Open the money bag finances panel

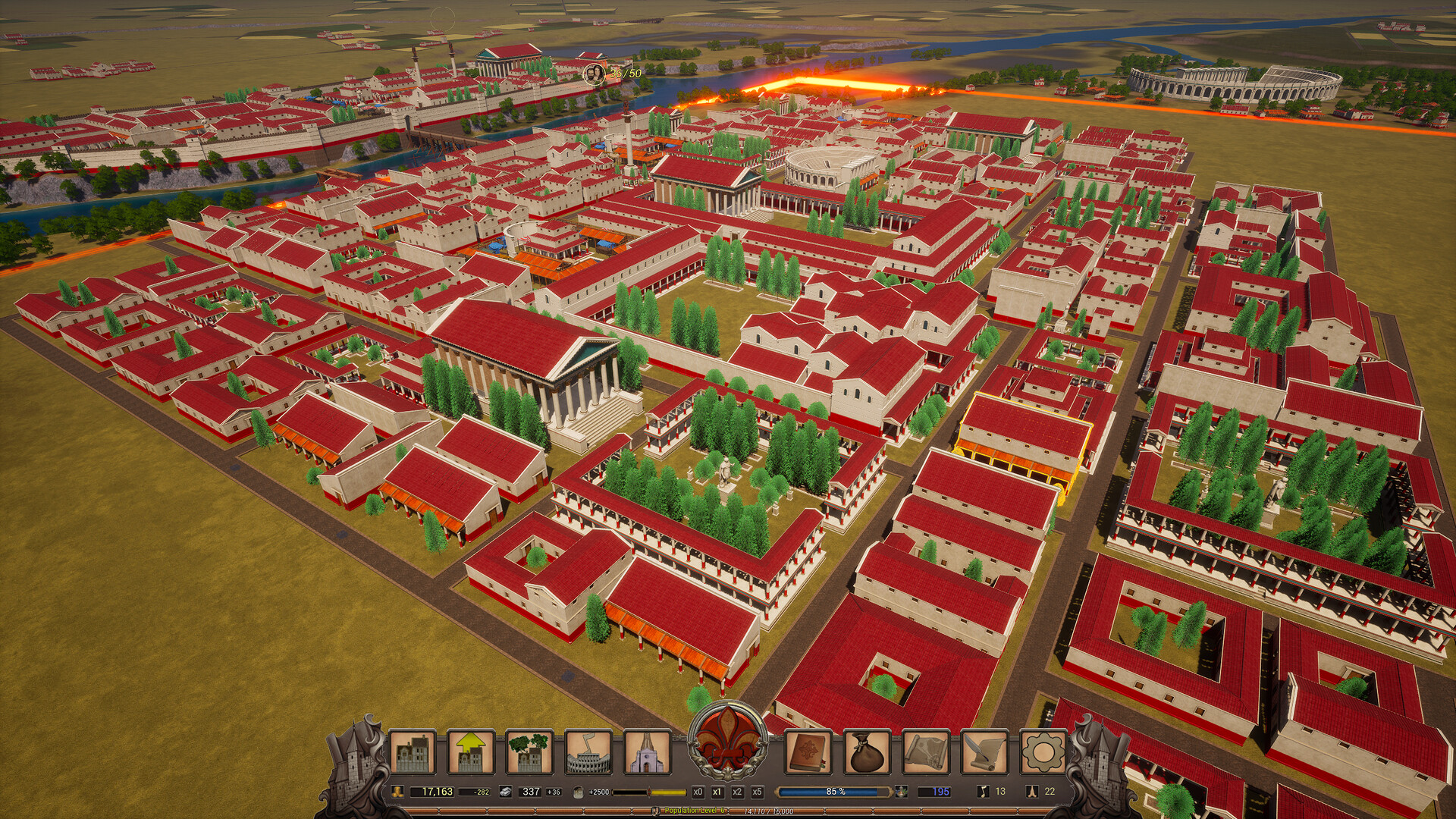[x=867, y=752]
